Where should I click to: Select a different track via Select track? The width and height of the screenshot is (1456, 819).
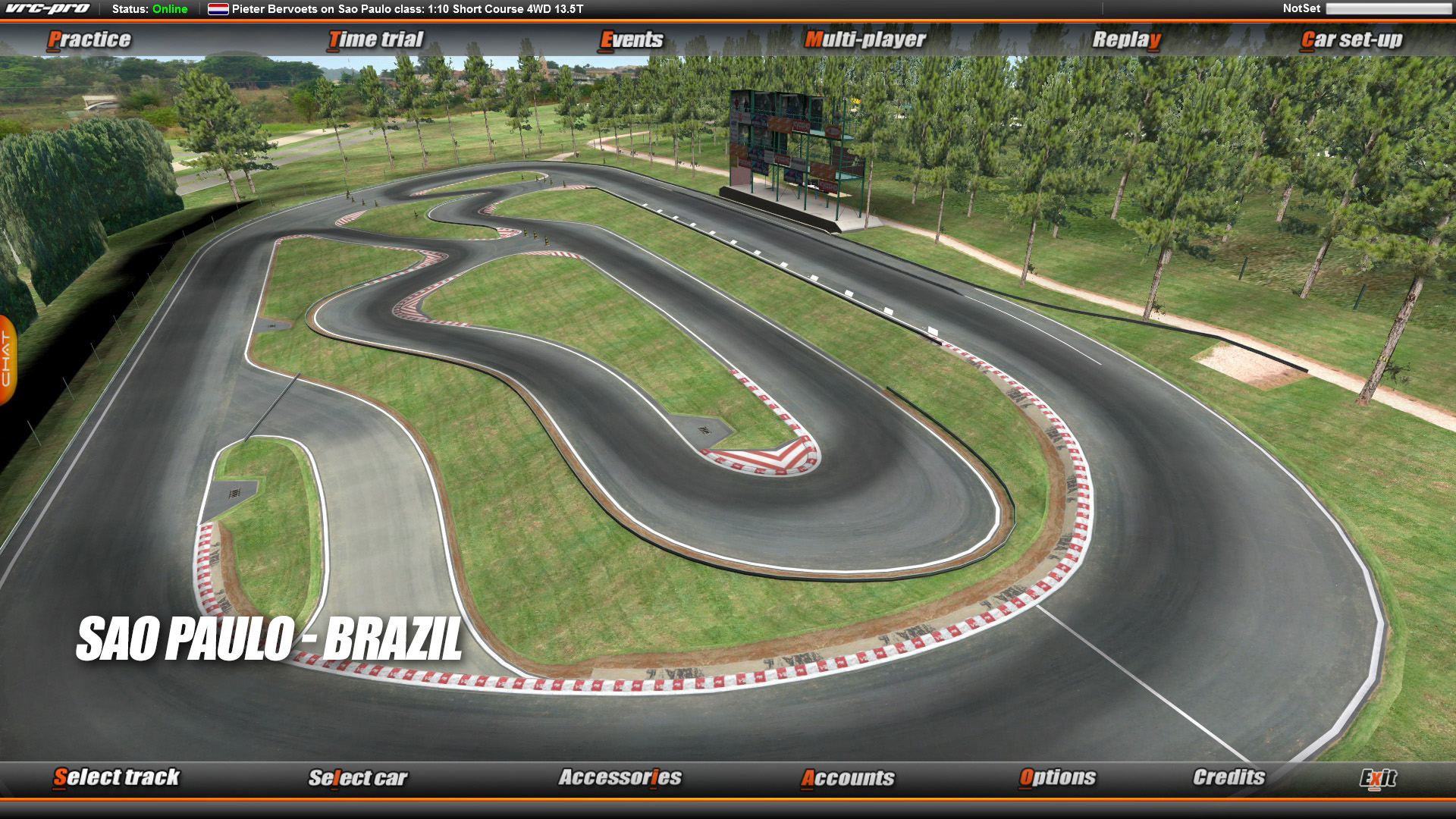115,777
